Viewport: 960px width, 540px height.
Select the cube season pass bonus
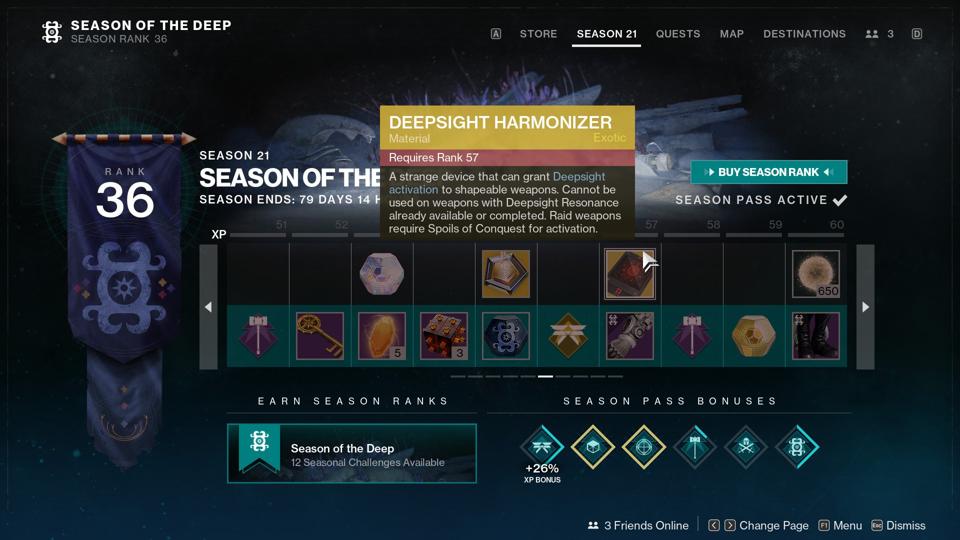point(593,446)
